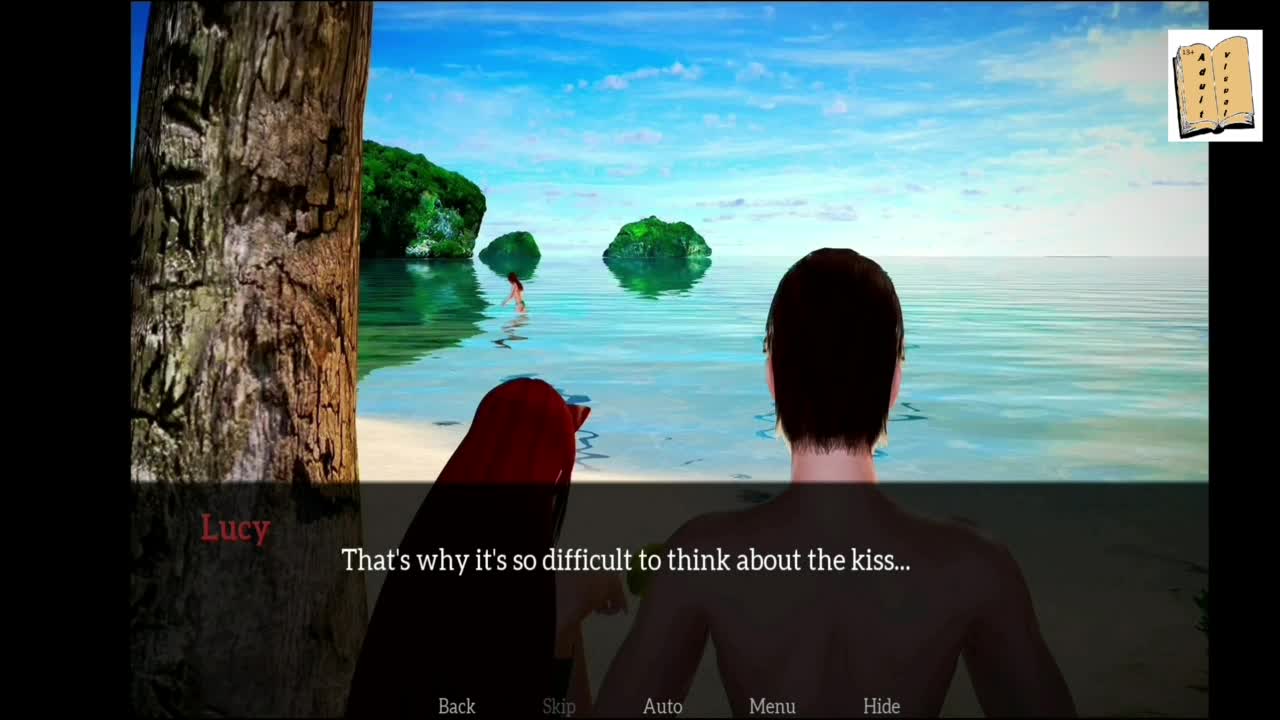The height and width of the screenshot is (720, 1280).
Task: Go Back to the previous dialogue line
Action: point(456,706)
